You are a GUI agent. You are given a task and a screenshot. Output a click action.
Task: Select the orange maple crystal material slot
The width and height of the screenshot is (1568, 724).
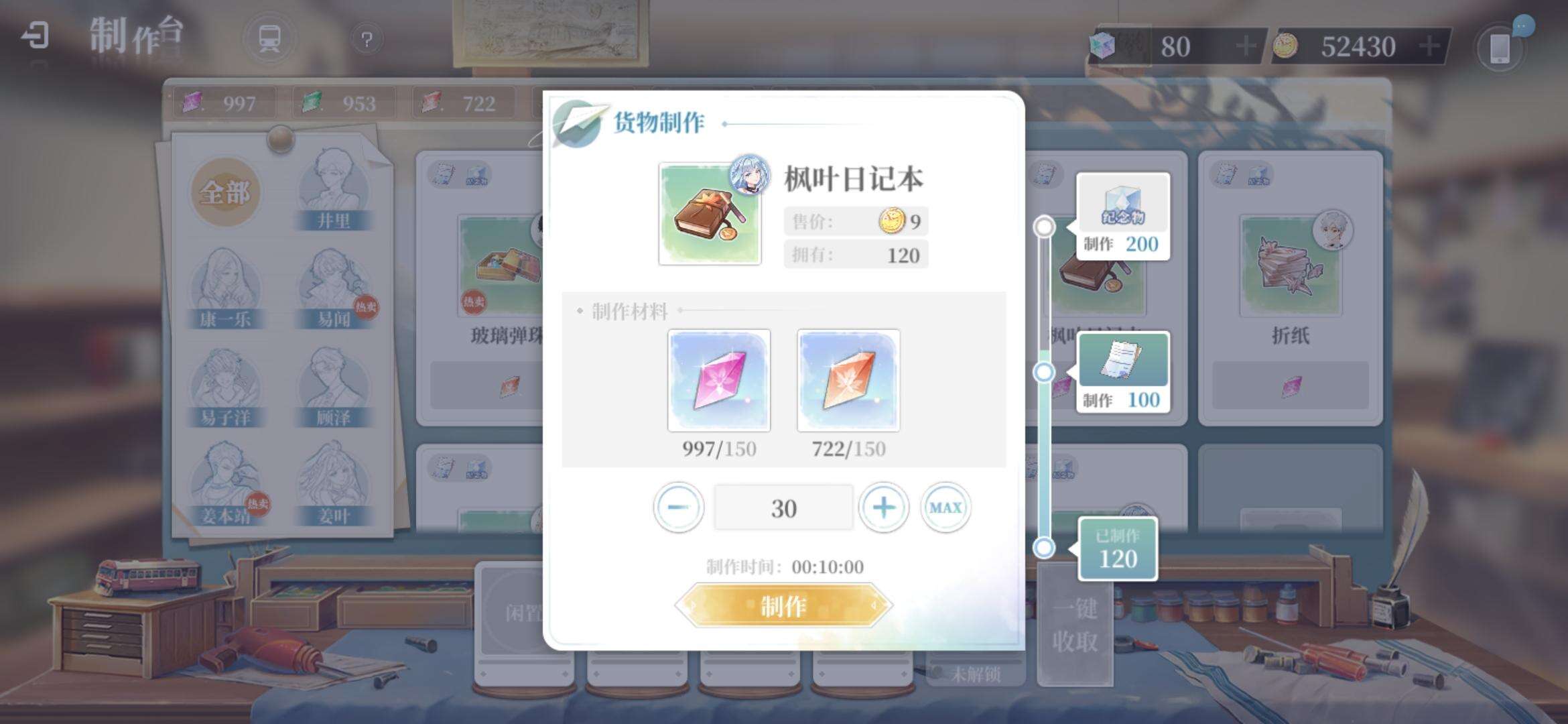(x=848, y=380)
